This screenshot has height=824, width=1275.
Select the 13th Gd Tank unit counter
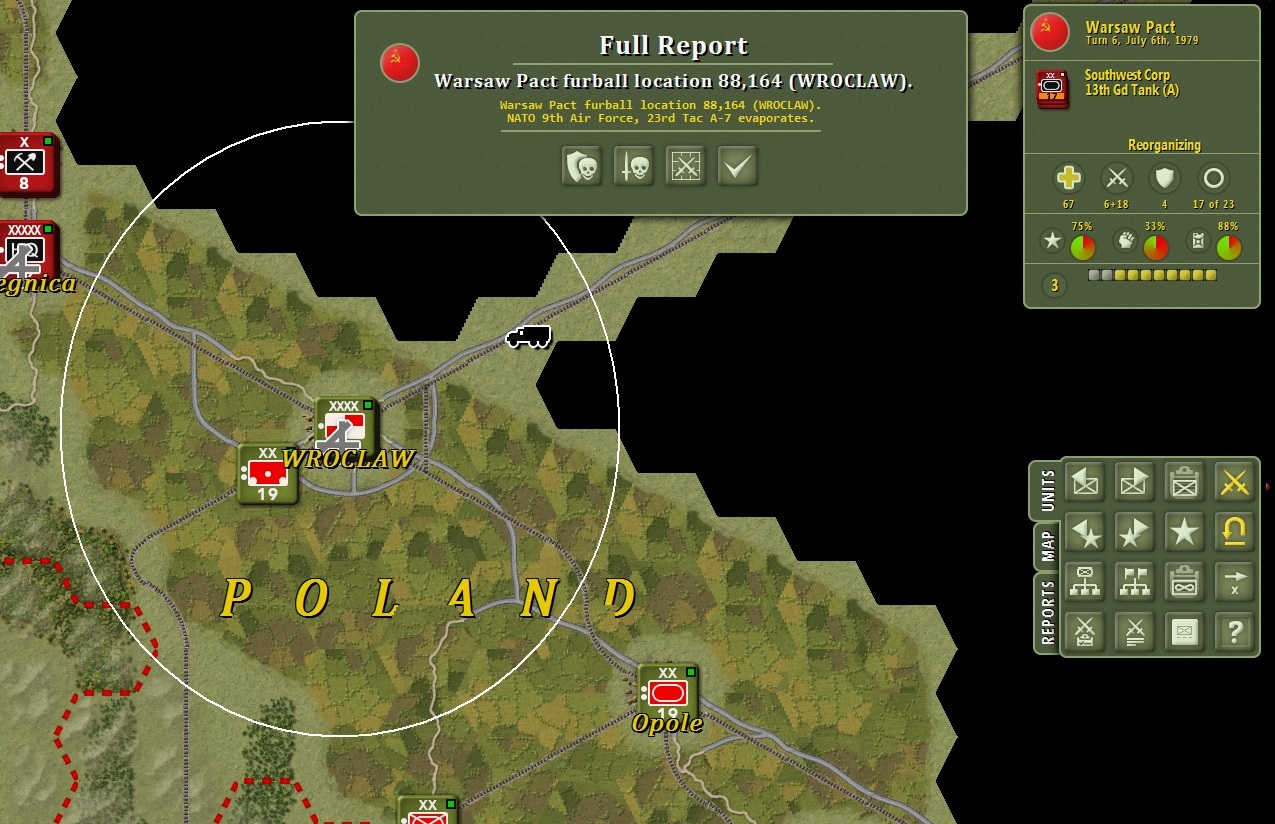(1052, 88)
